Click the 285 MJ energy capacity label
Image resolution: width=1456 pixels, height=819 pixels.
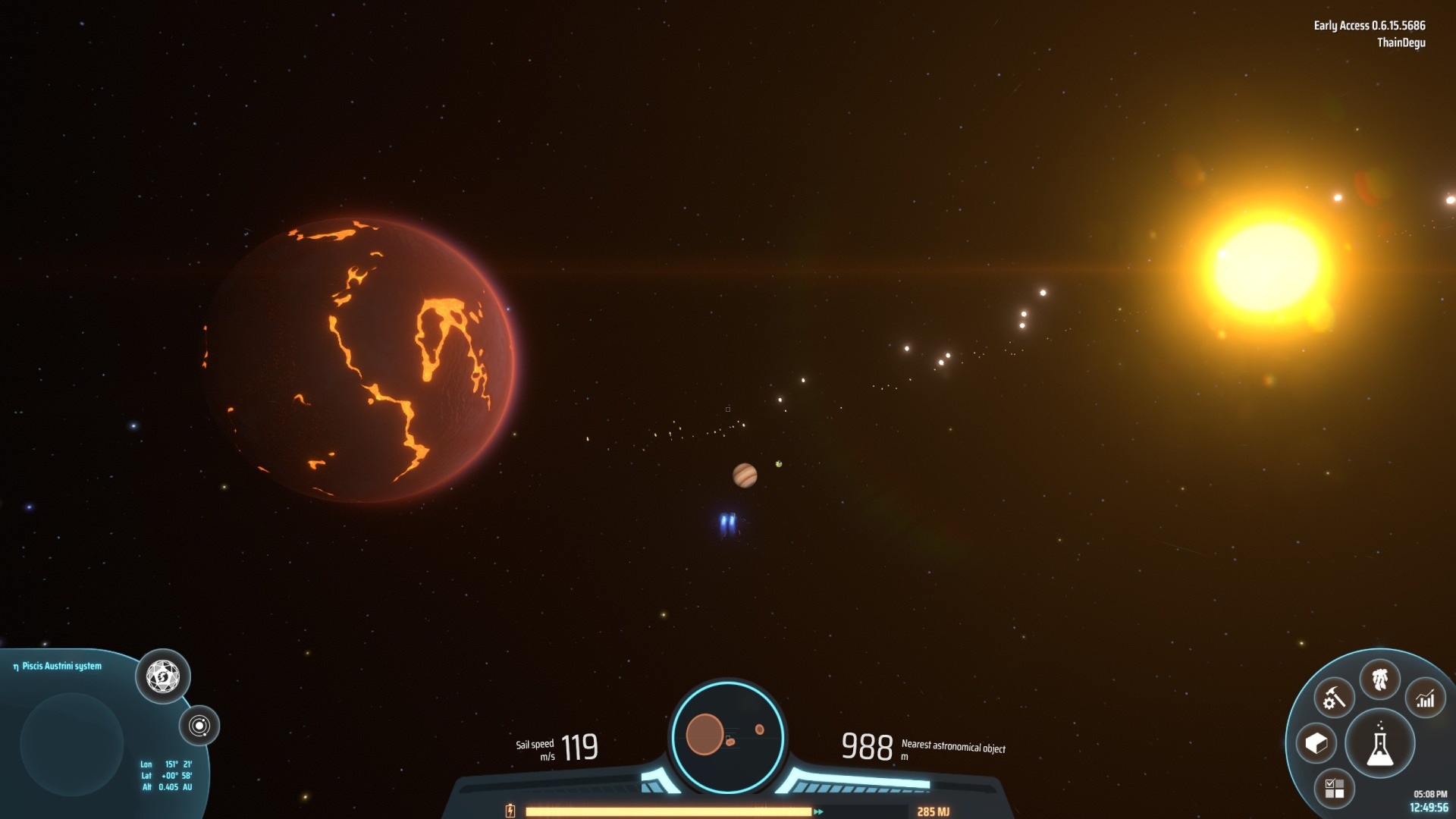point(934,811)
